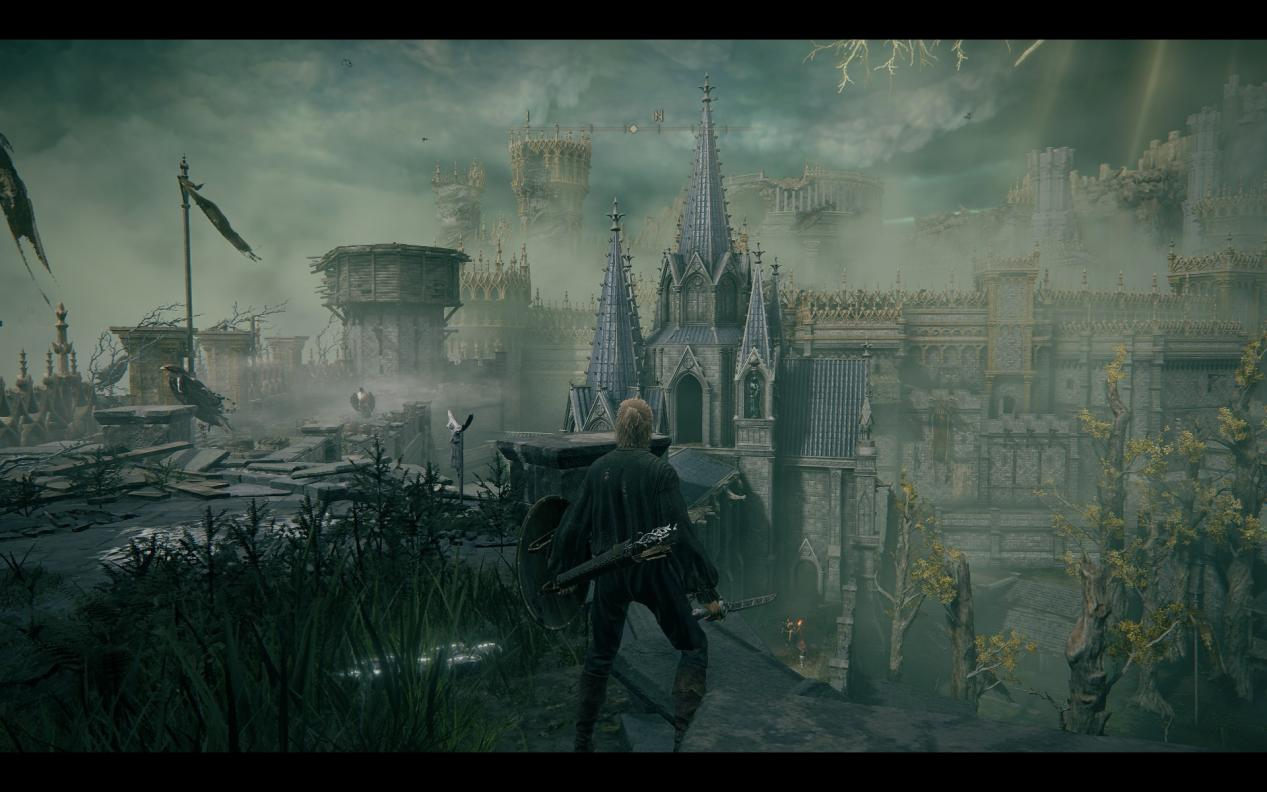Click the compass bar's diamond marker
Viewport: 1267px width, 792px height.
pyautogui.click(x=631, y=129)
